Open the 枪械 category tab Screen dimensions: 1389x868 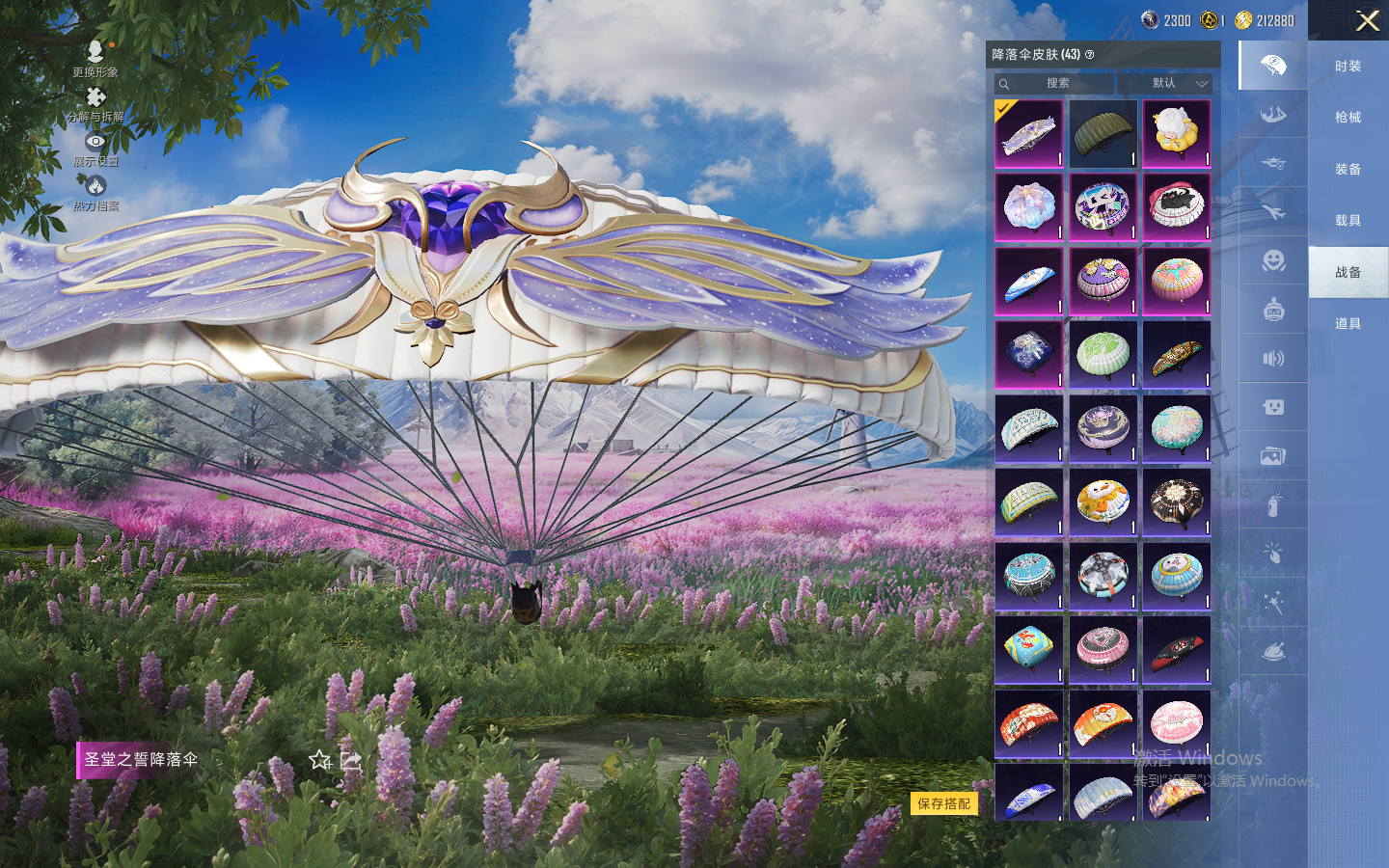click(1348, 118)
